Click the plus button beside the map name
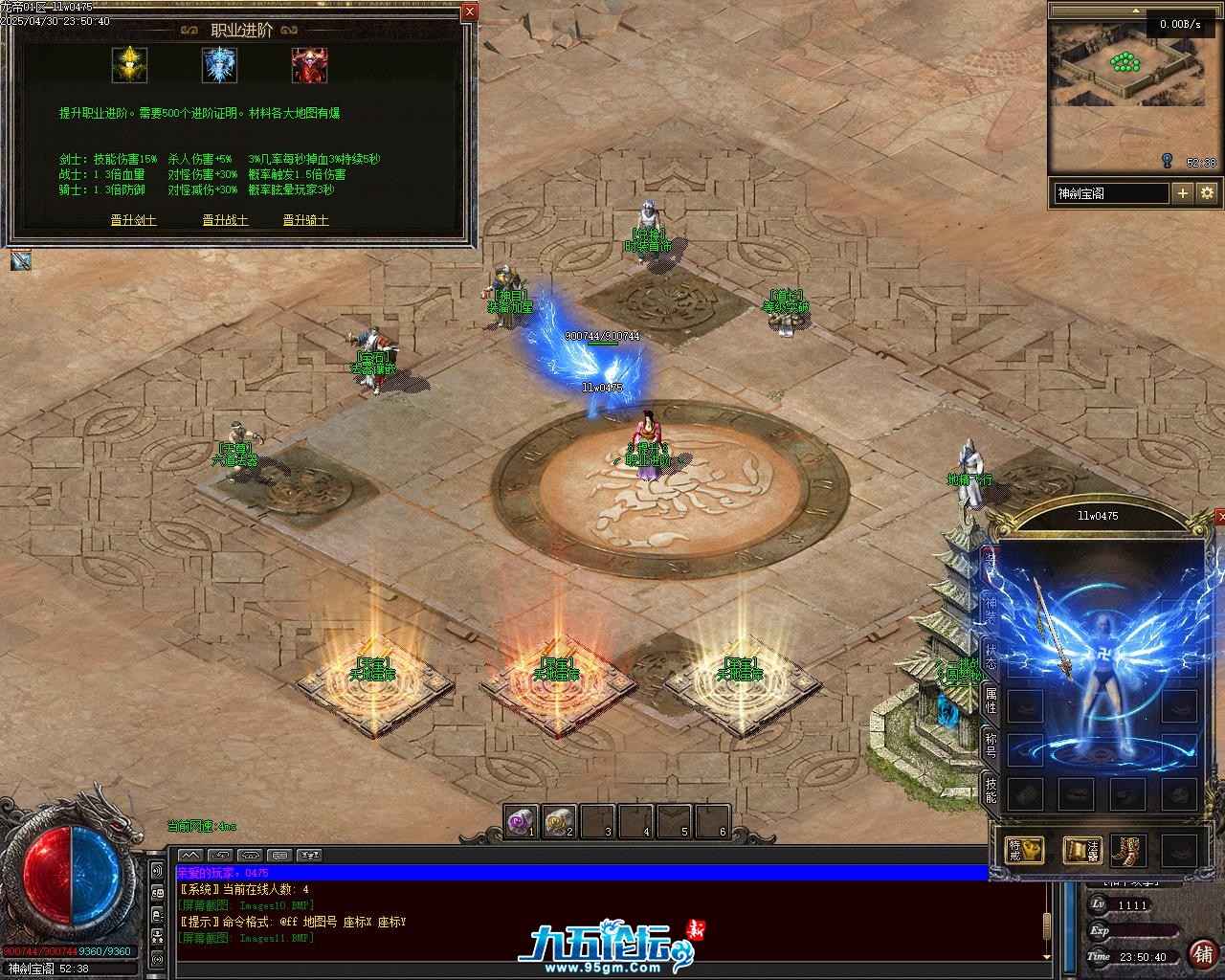 [1183, 193]
